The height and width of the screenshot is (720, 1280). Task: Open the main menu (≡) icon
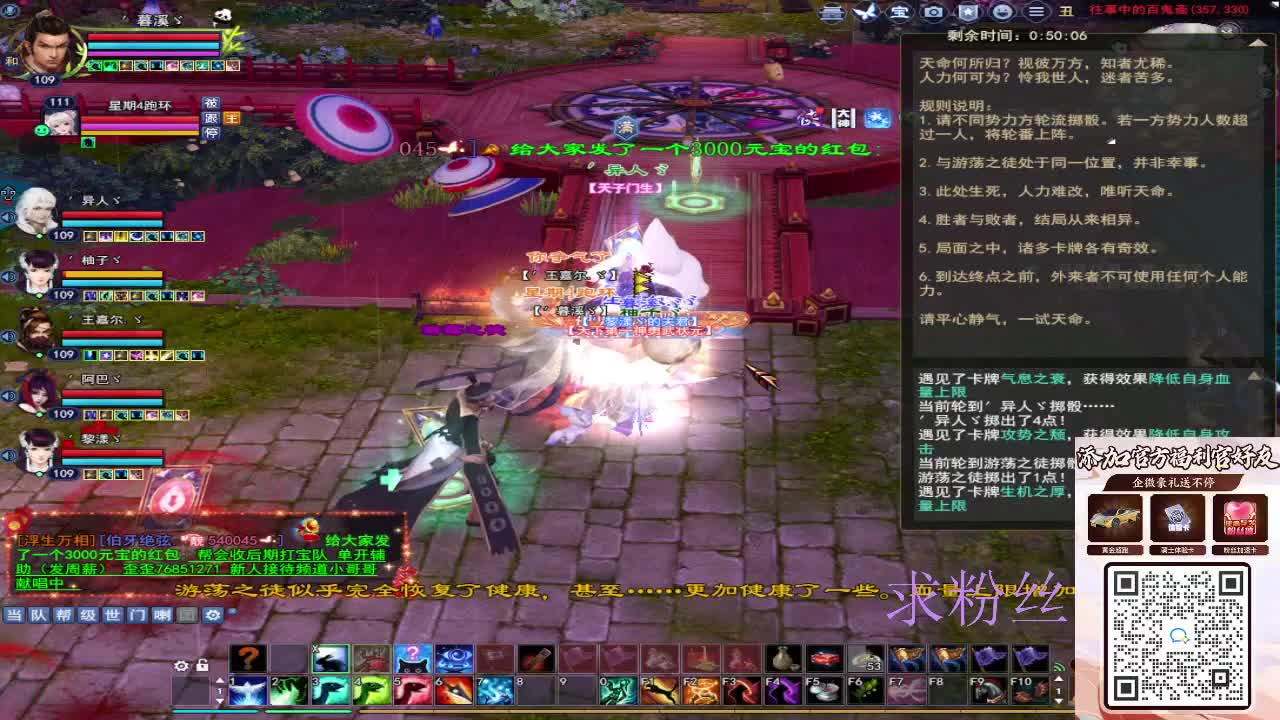click(1035, 13)
